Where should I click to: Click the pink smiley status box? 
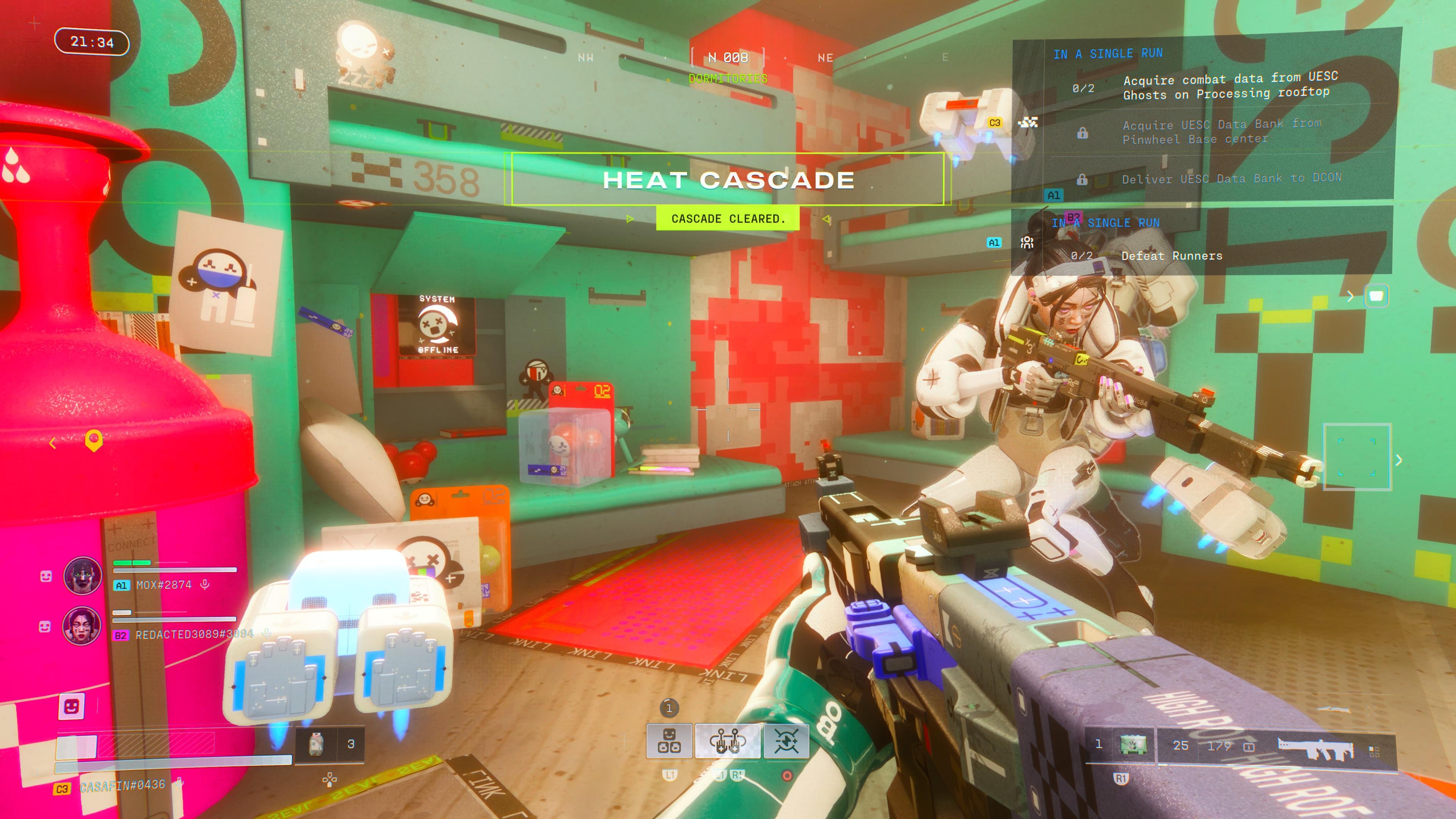72,706
